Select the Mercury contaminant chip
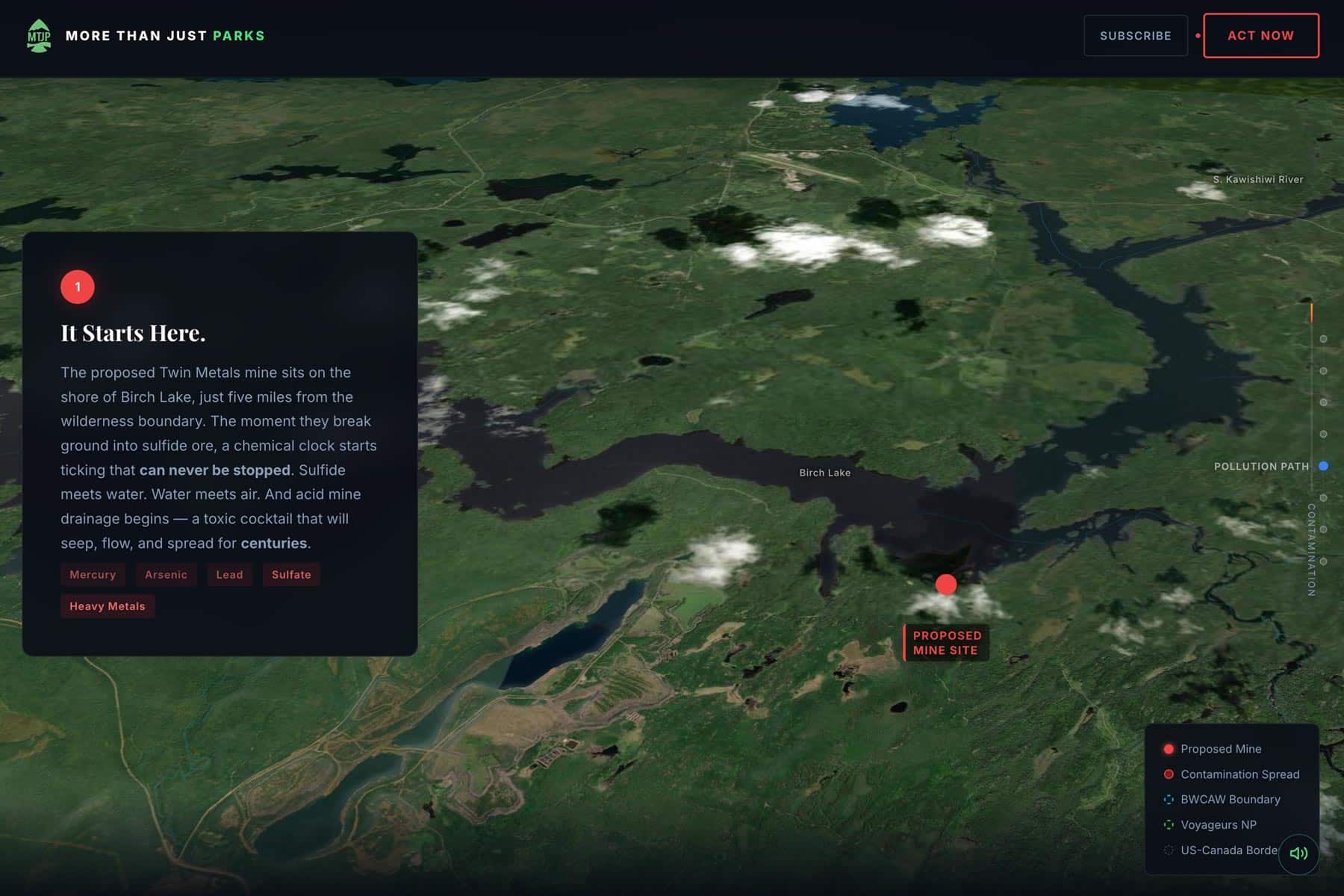Screen dimensions: 1344x896 click(x=93, y=574)
